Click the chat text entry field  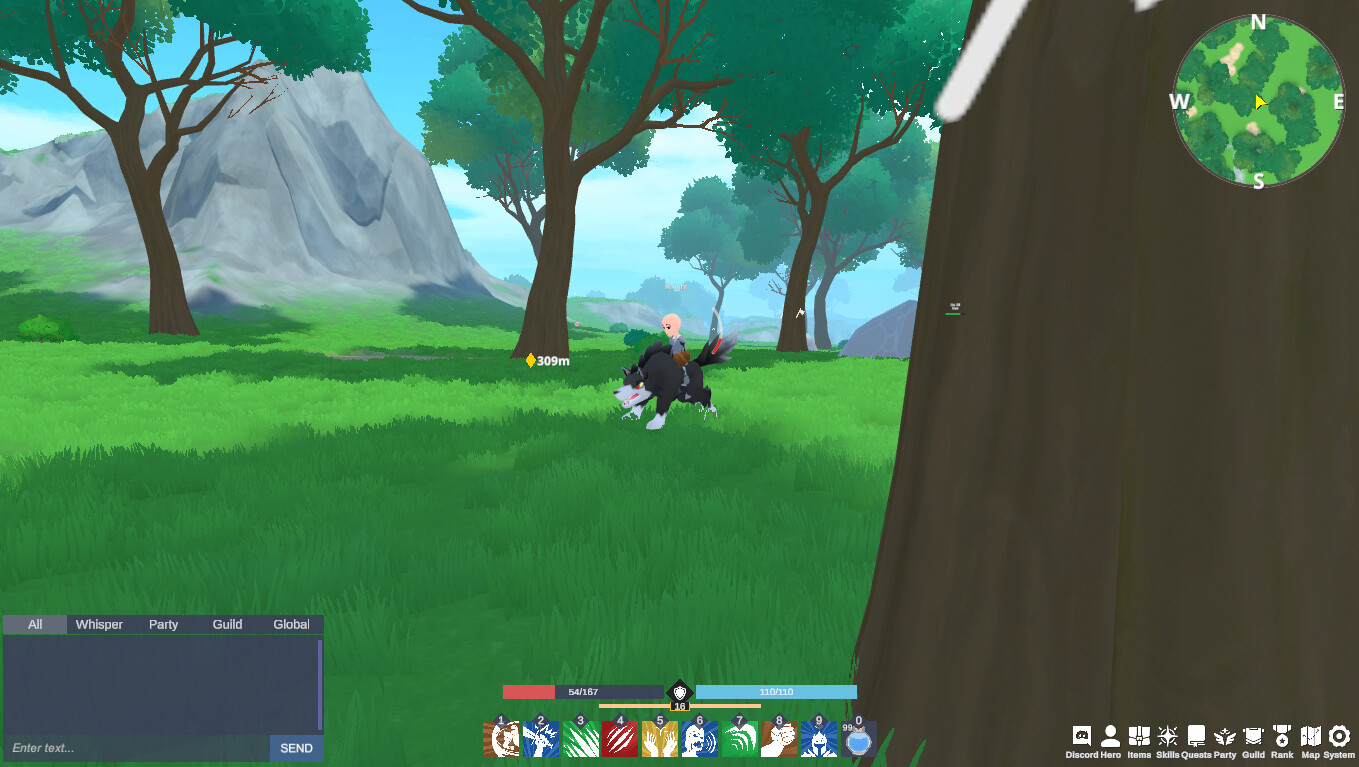pyautogui.click(x=120, y=748)
